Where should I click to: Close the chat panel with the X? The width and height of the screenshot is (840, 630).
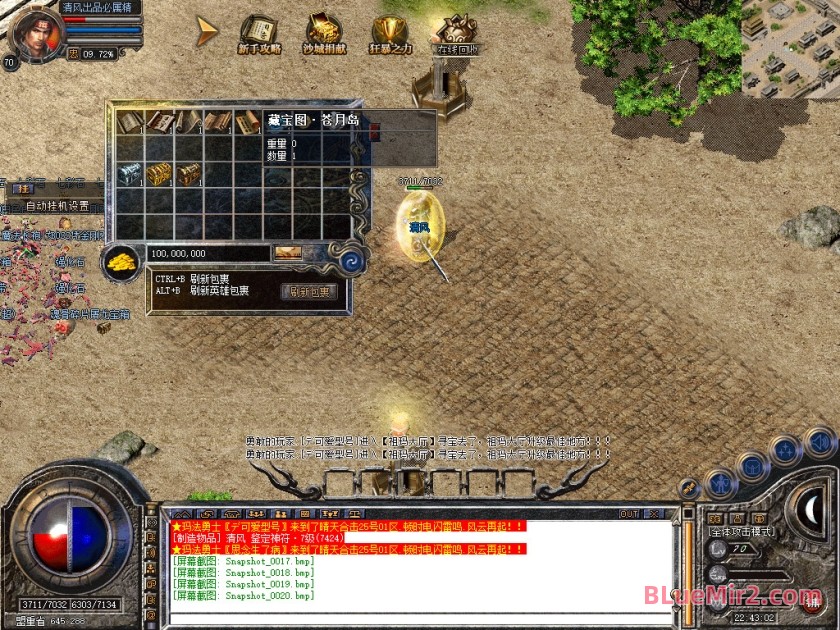click(x=656, y=514)
